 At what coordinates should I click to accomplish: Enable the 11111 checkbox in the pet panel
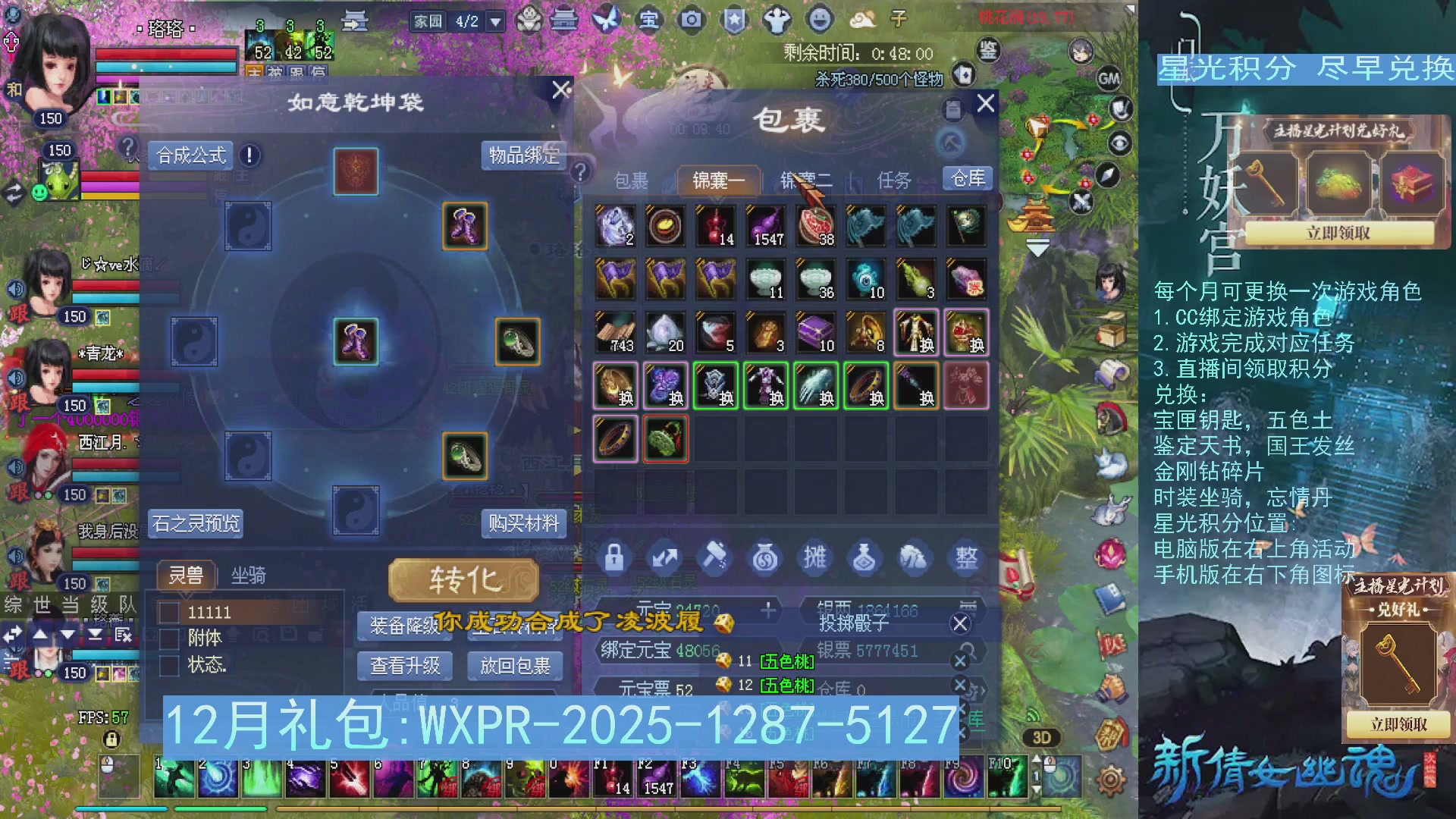(x=168, y=612)
